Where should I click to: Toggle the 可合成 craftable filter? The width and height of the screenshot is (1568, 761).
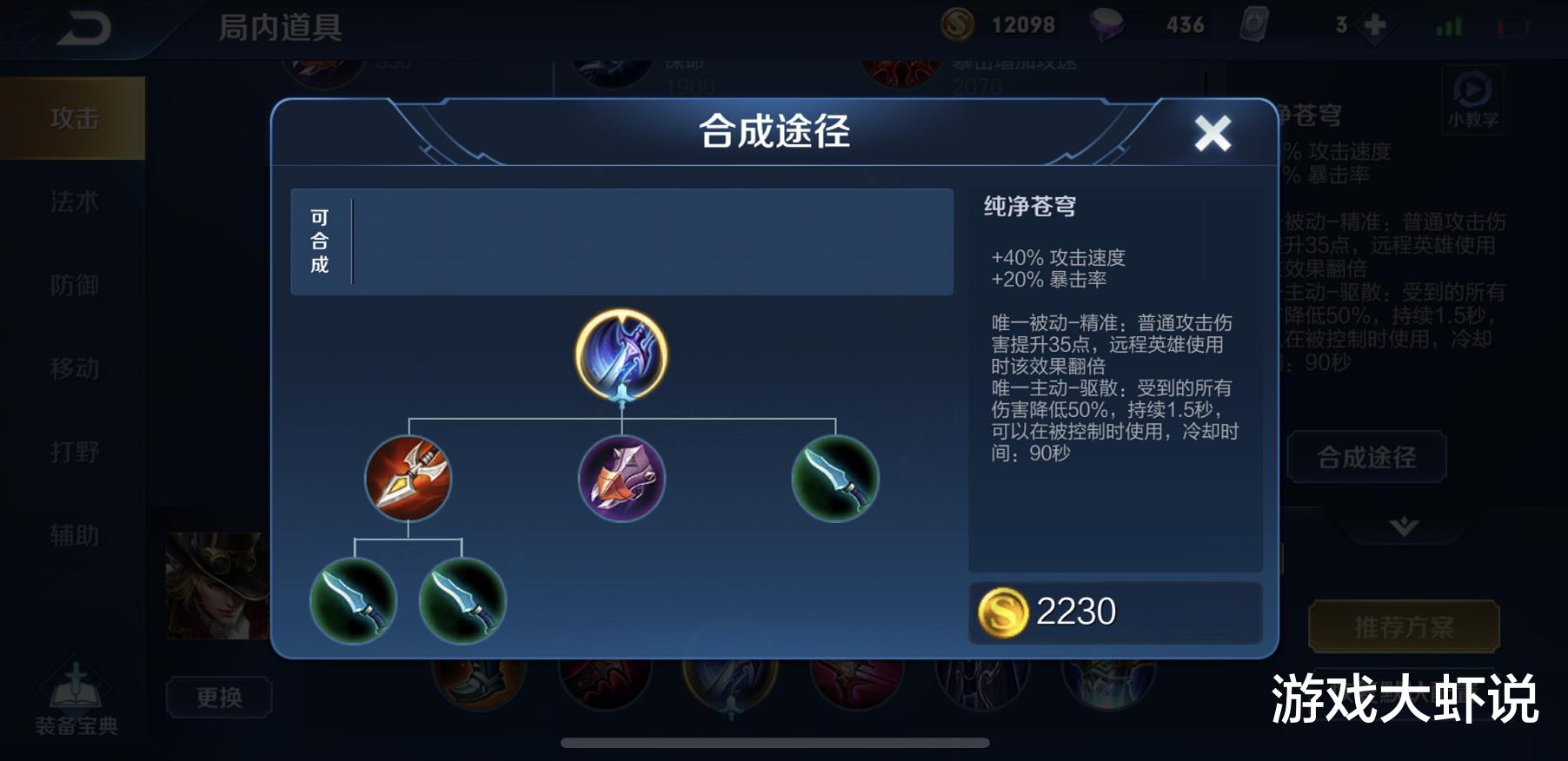pos(320,241)
